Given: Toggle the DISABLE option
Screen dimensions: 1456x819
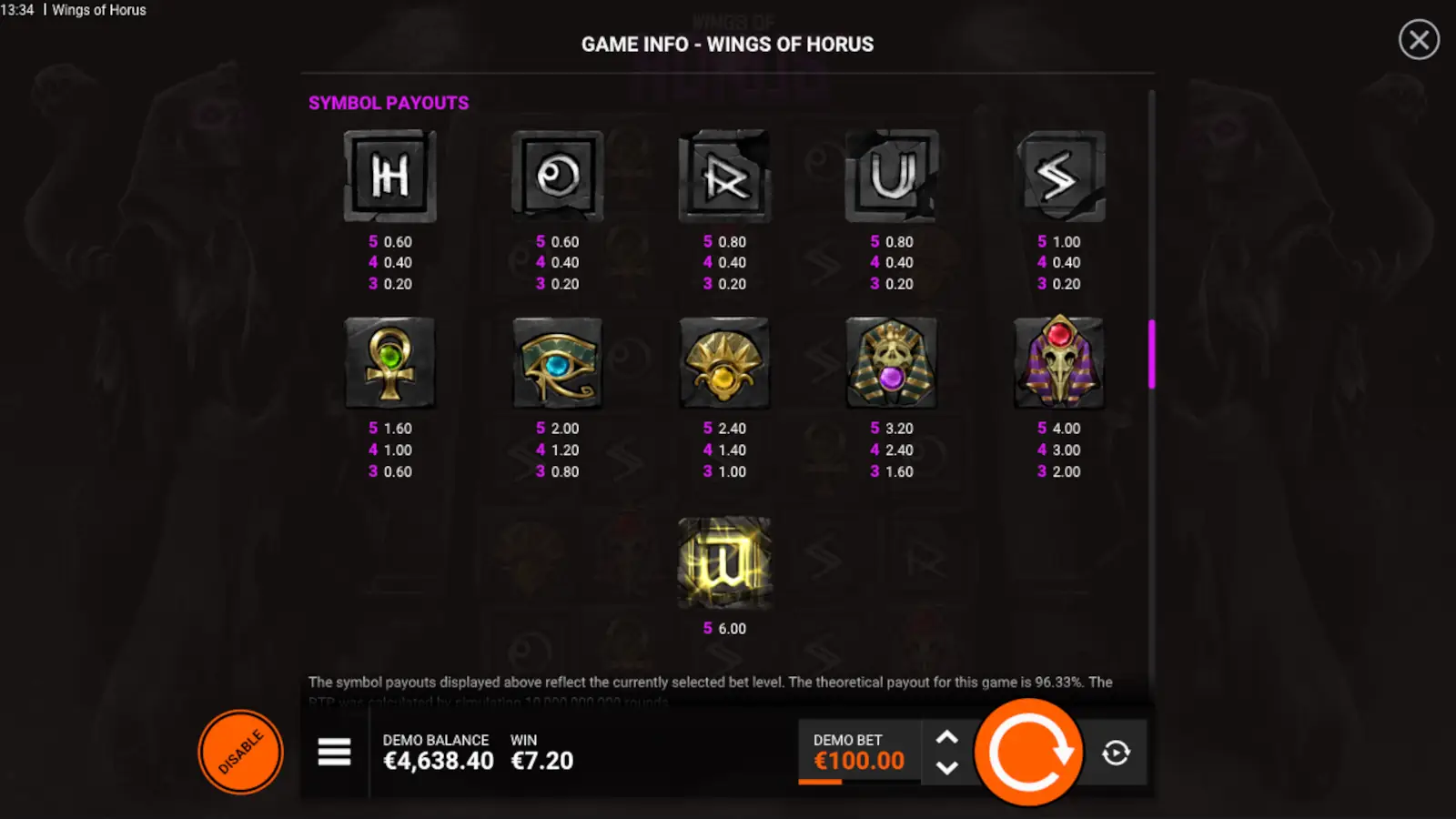Looking at the screenshot, I should point(240,752).
